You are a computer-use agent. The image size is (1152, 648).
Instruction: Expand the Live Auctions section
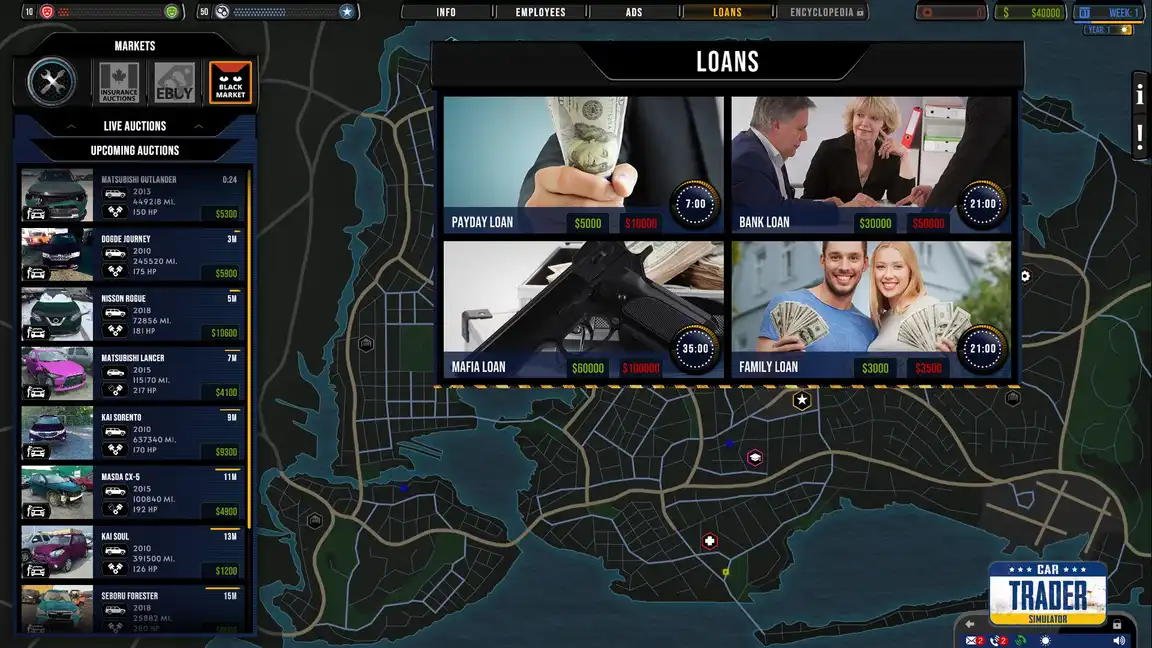coord(135,126)
